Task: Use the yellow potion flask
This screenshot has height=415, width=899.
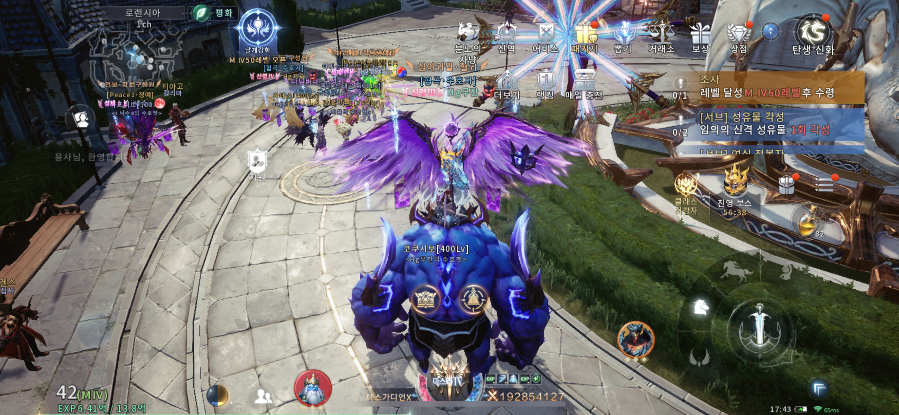Action: [x=805, y=220]
